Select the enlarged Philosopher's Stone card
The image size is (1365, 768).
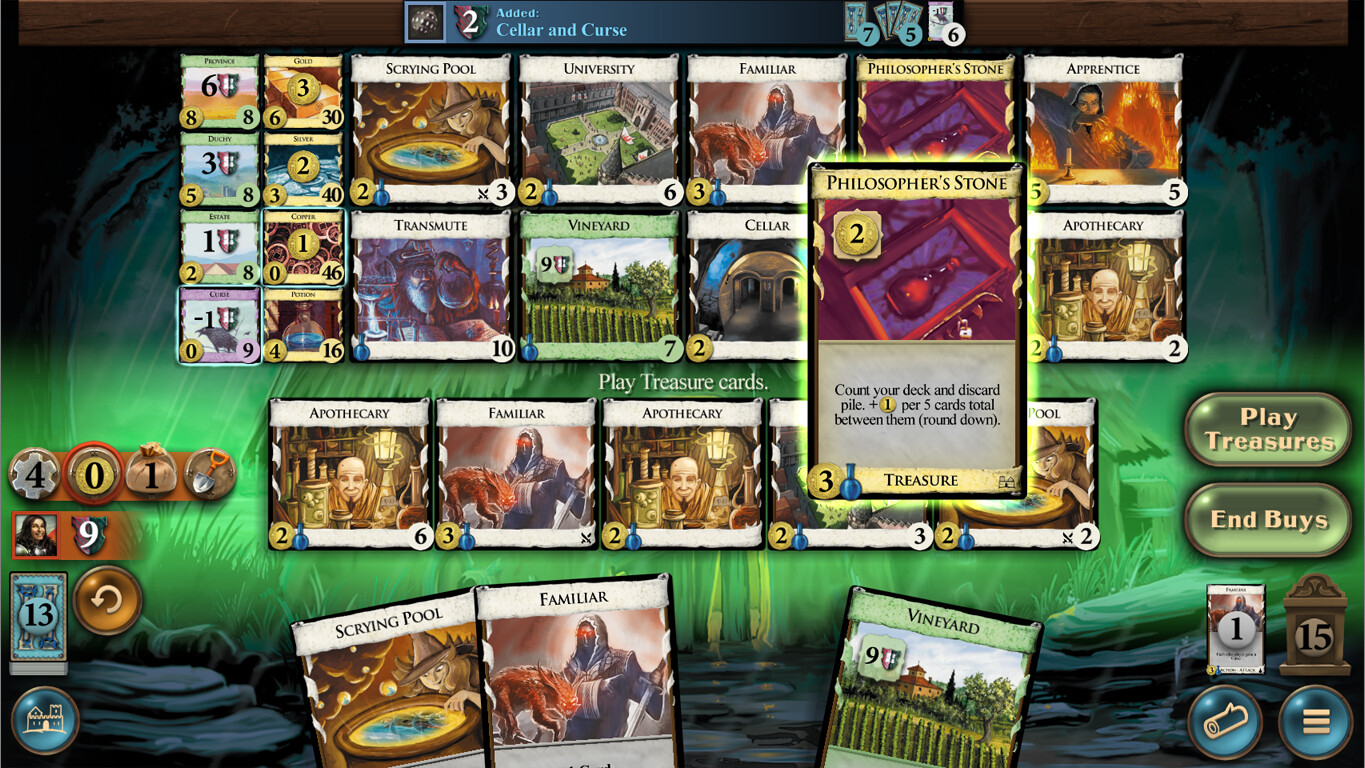915,330
